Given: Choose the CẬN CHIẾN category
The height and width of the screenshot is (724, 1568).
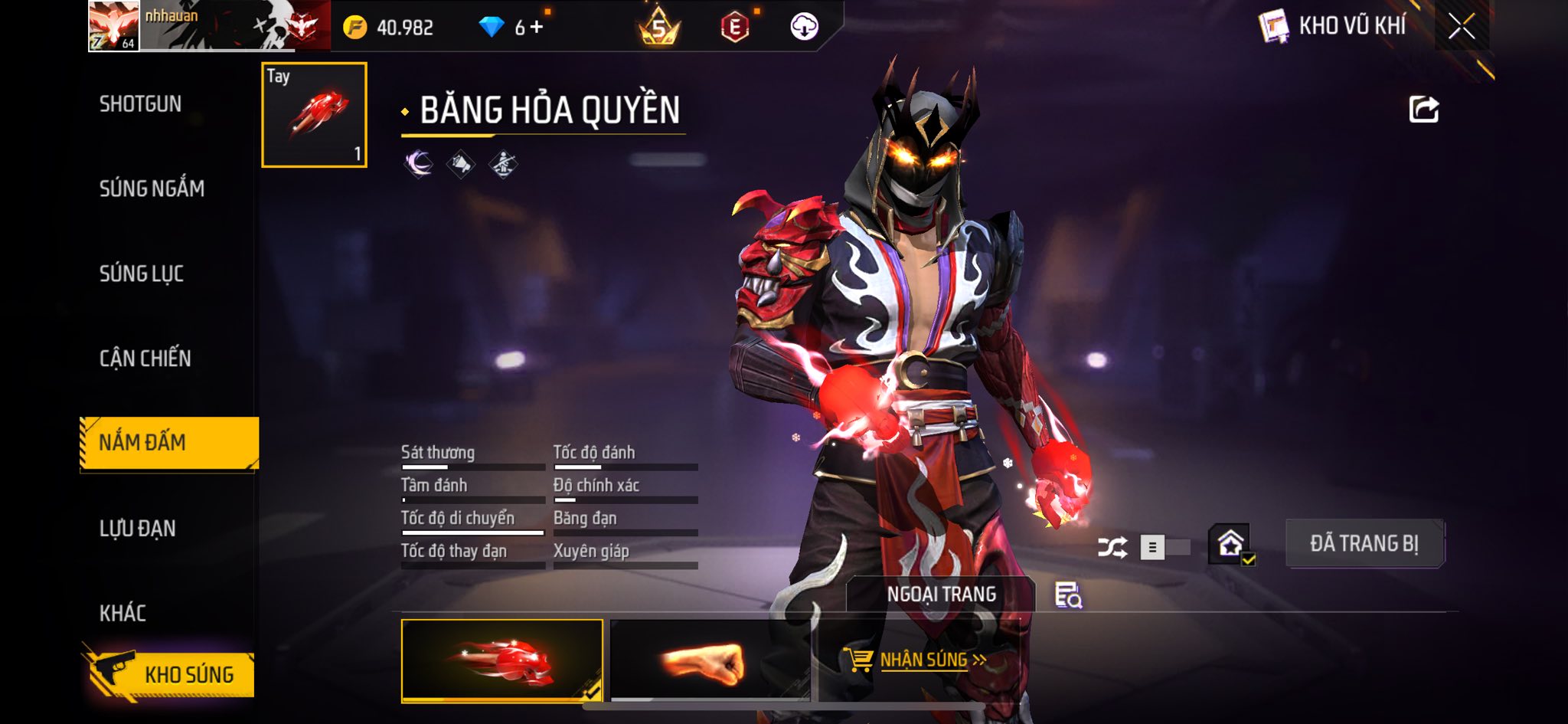Looking at the screenshot, I should [x=145, y=358].
